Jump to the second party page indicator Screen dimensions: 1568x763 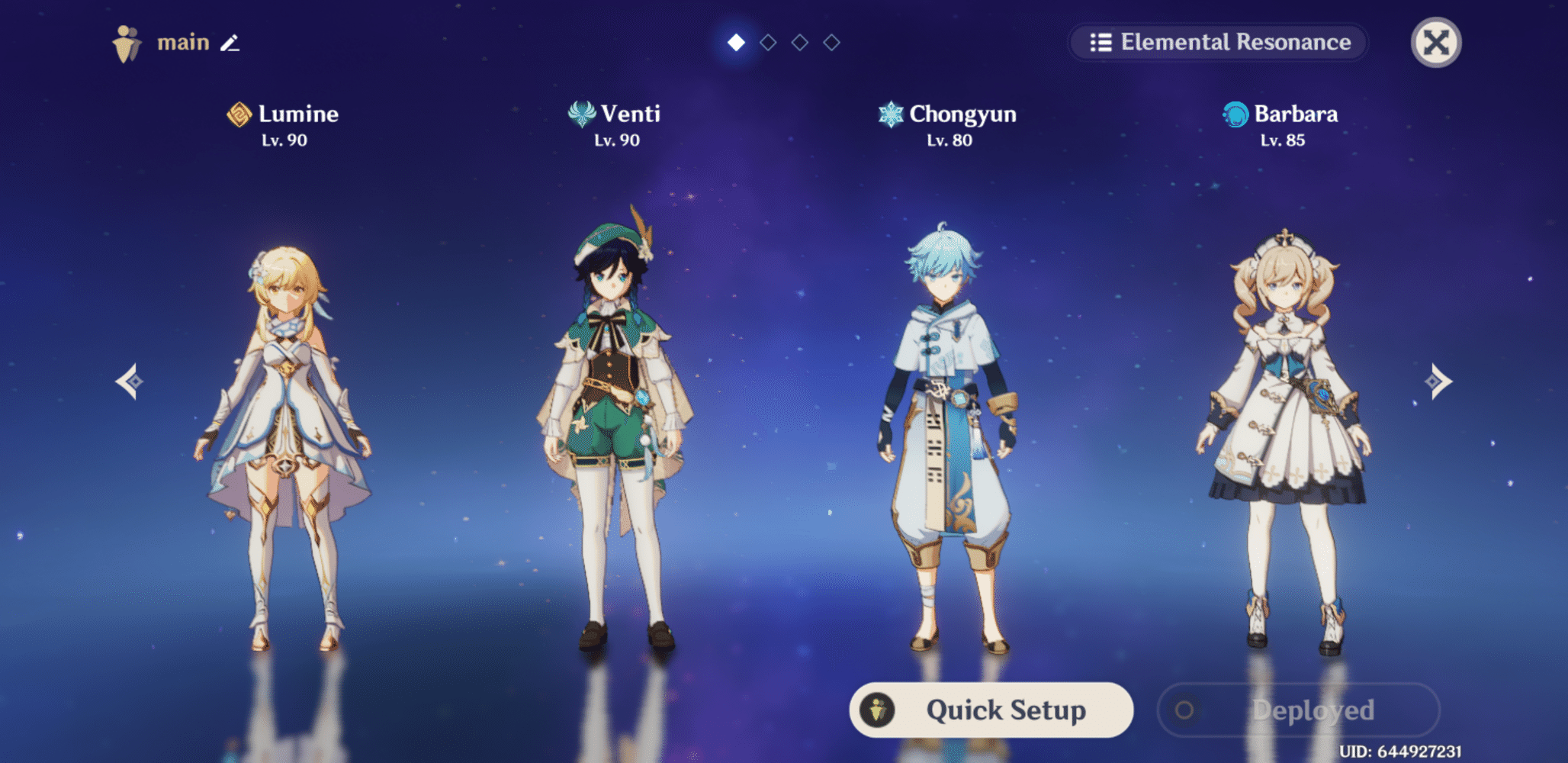pos(768,43)
